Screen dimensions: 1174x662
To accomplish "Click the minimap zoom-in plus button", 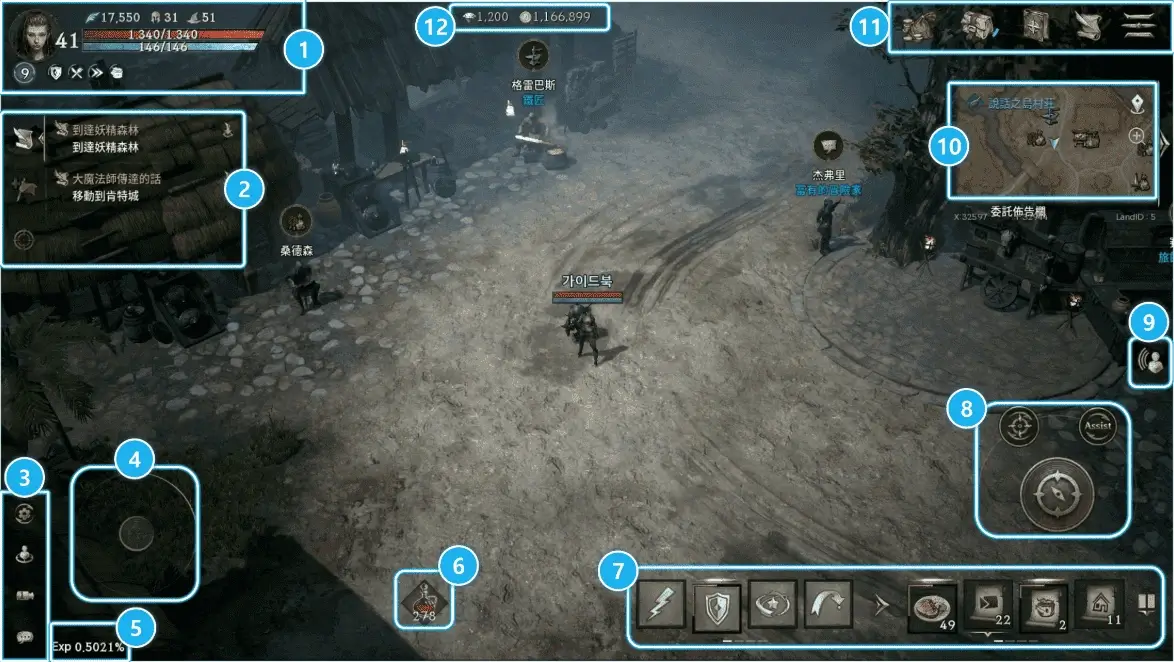I will click(x=1137, y=136).
